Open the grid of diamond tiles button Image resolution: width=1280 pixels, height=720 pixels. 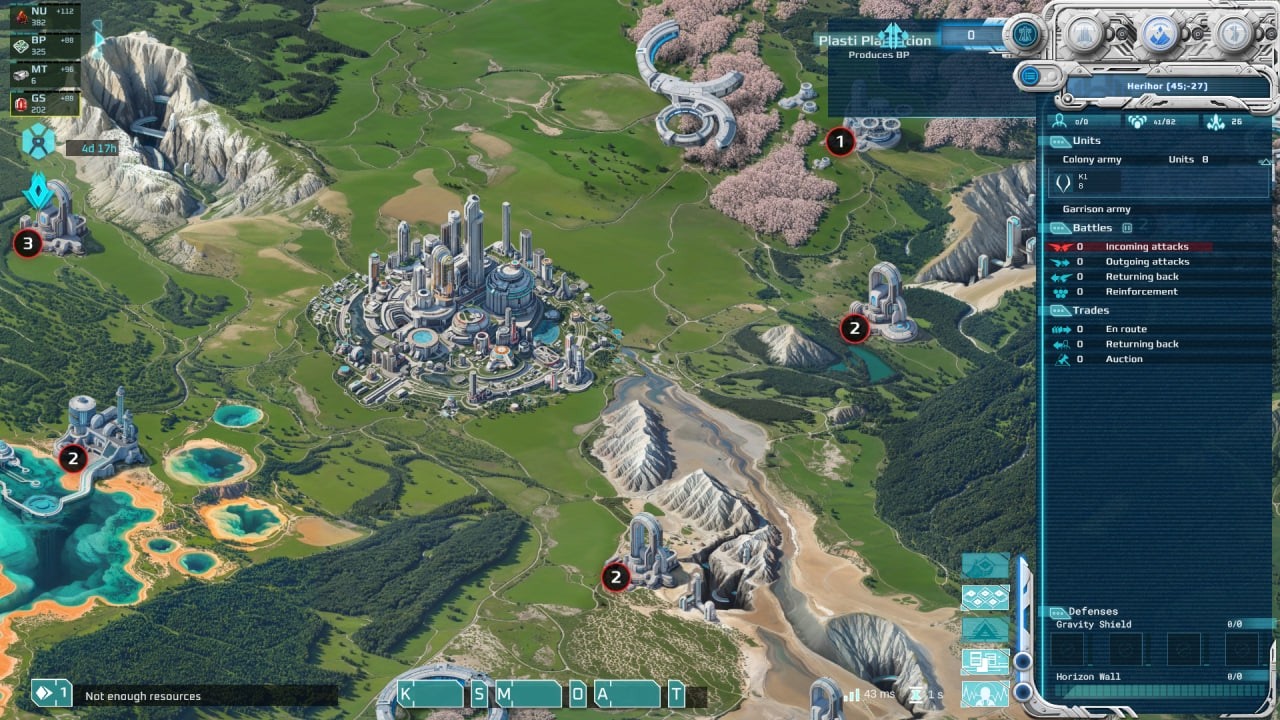click(985, 598)
